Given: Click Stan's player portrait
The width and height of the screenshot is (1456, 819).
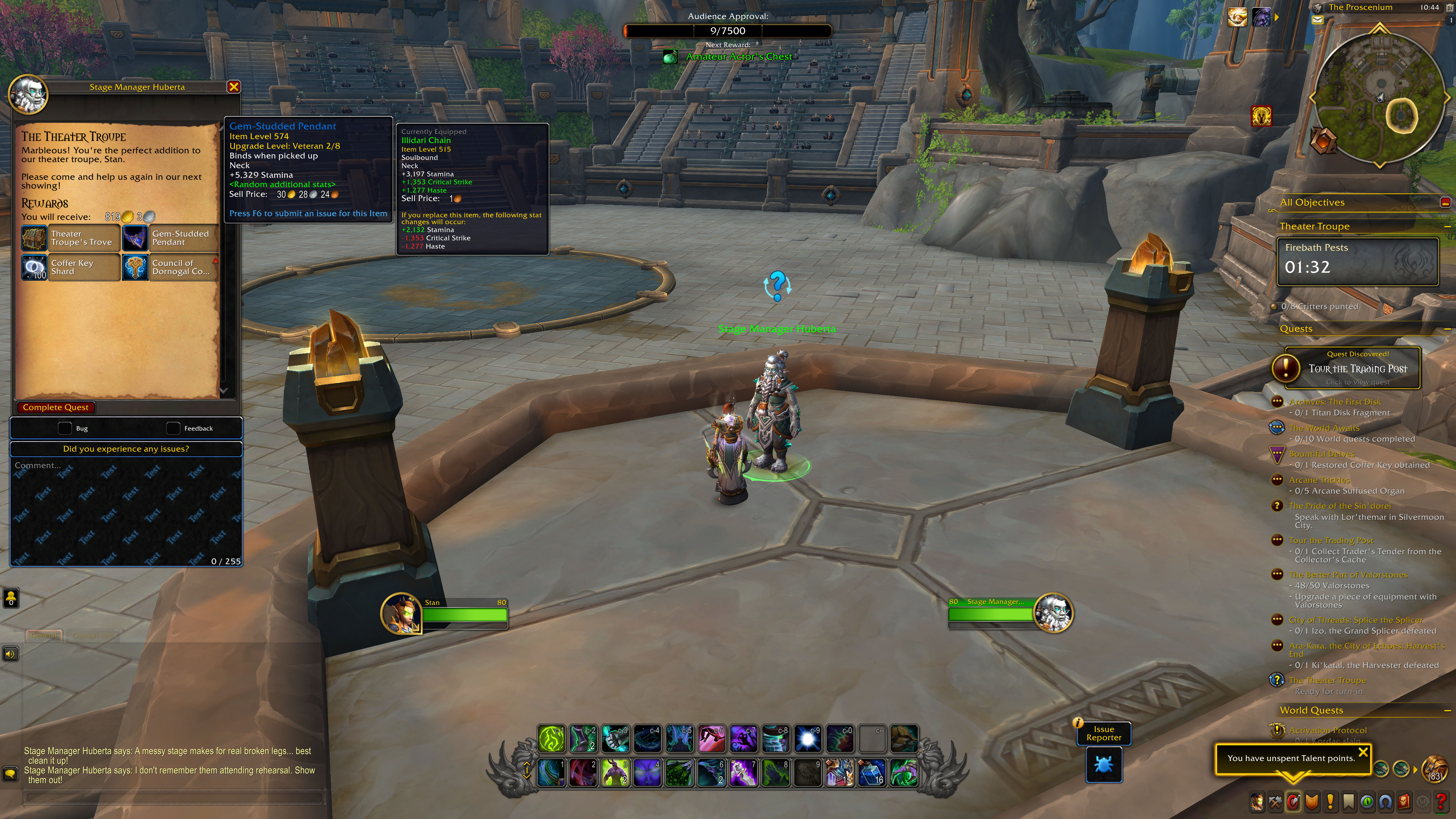Looking at the screenshot, I should 402,613.
